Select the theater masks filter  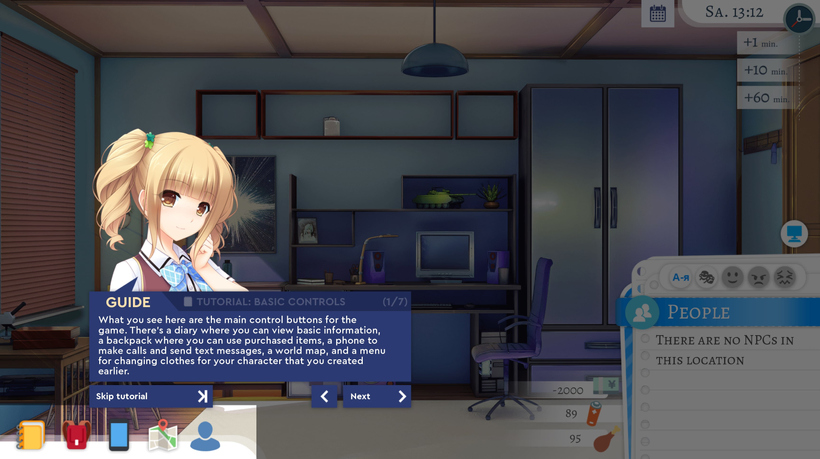[x=707, y=277]
